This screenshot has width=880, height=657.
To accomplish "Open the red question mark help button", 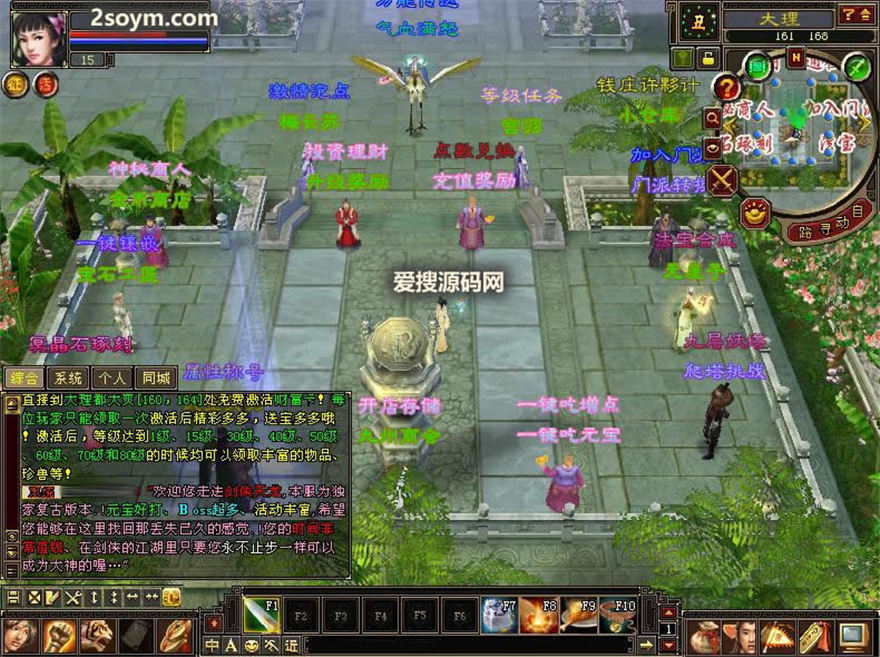I will pos(728,88).
